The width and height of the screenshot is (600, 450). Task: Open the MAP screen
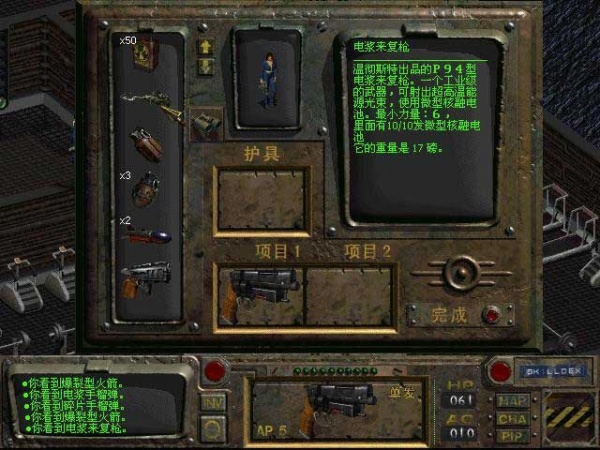point(510,400)
